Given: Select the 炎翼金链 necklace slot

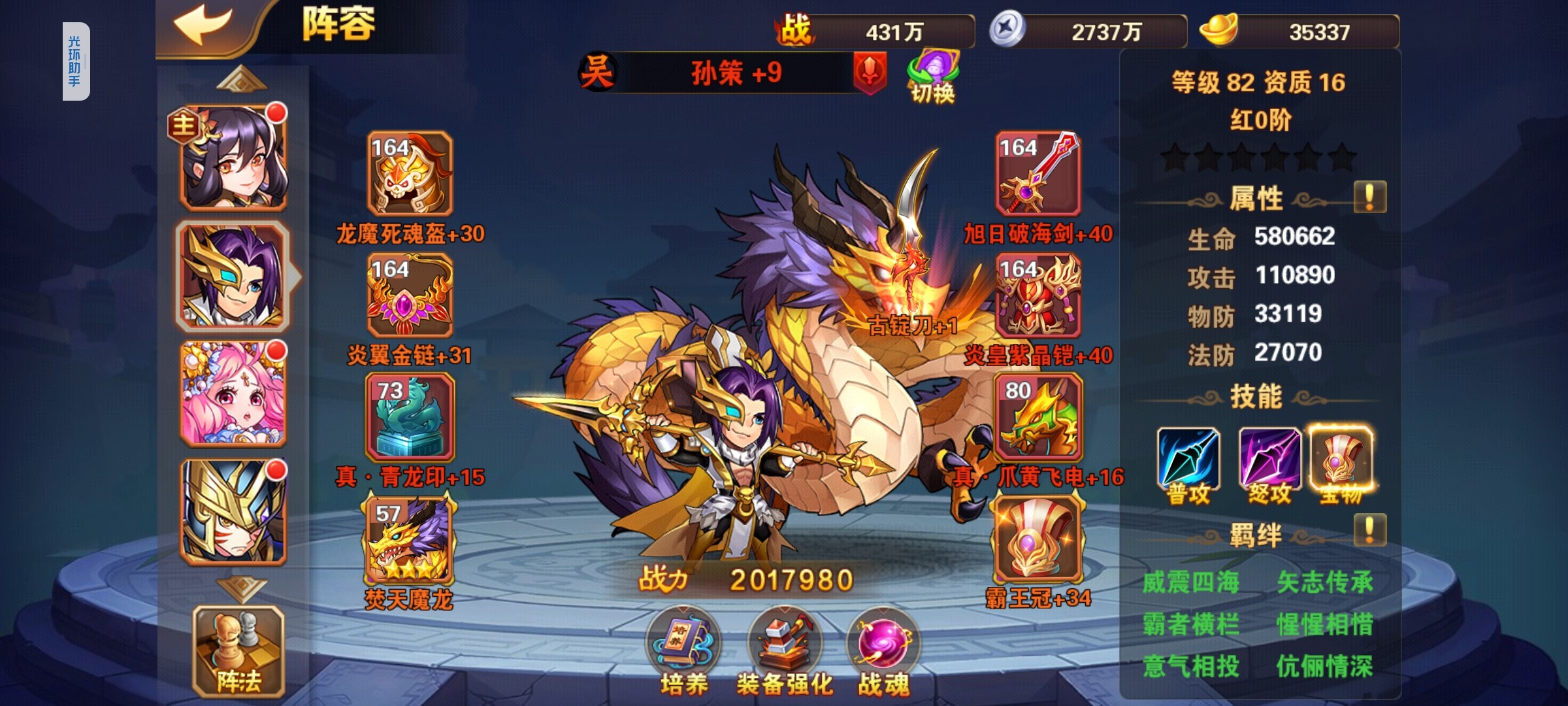Looking at the screenshot, I should pos(410,295).
